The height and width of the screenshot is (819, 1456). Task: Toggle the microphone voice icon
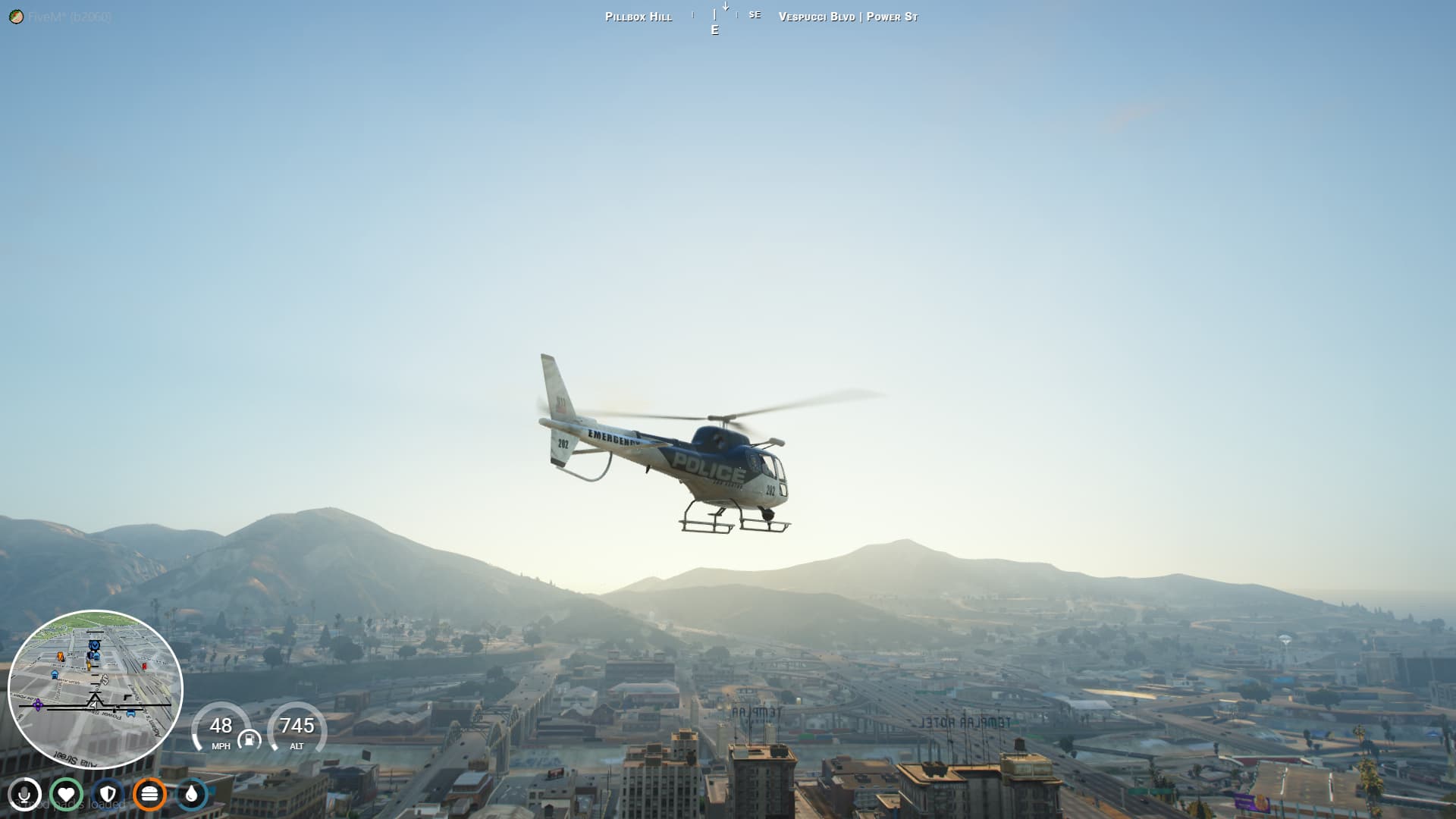pos(24,795)
